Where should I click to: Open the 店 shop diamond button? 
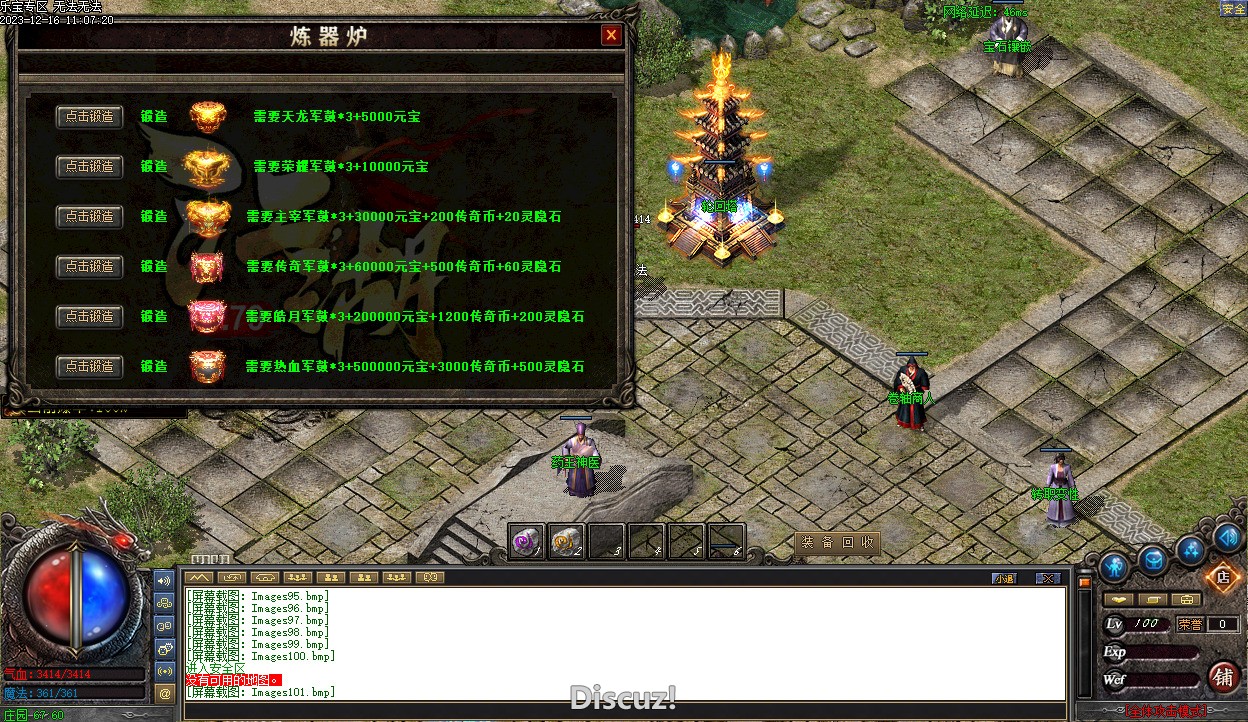click(1222, 577)
